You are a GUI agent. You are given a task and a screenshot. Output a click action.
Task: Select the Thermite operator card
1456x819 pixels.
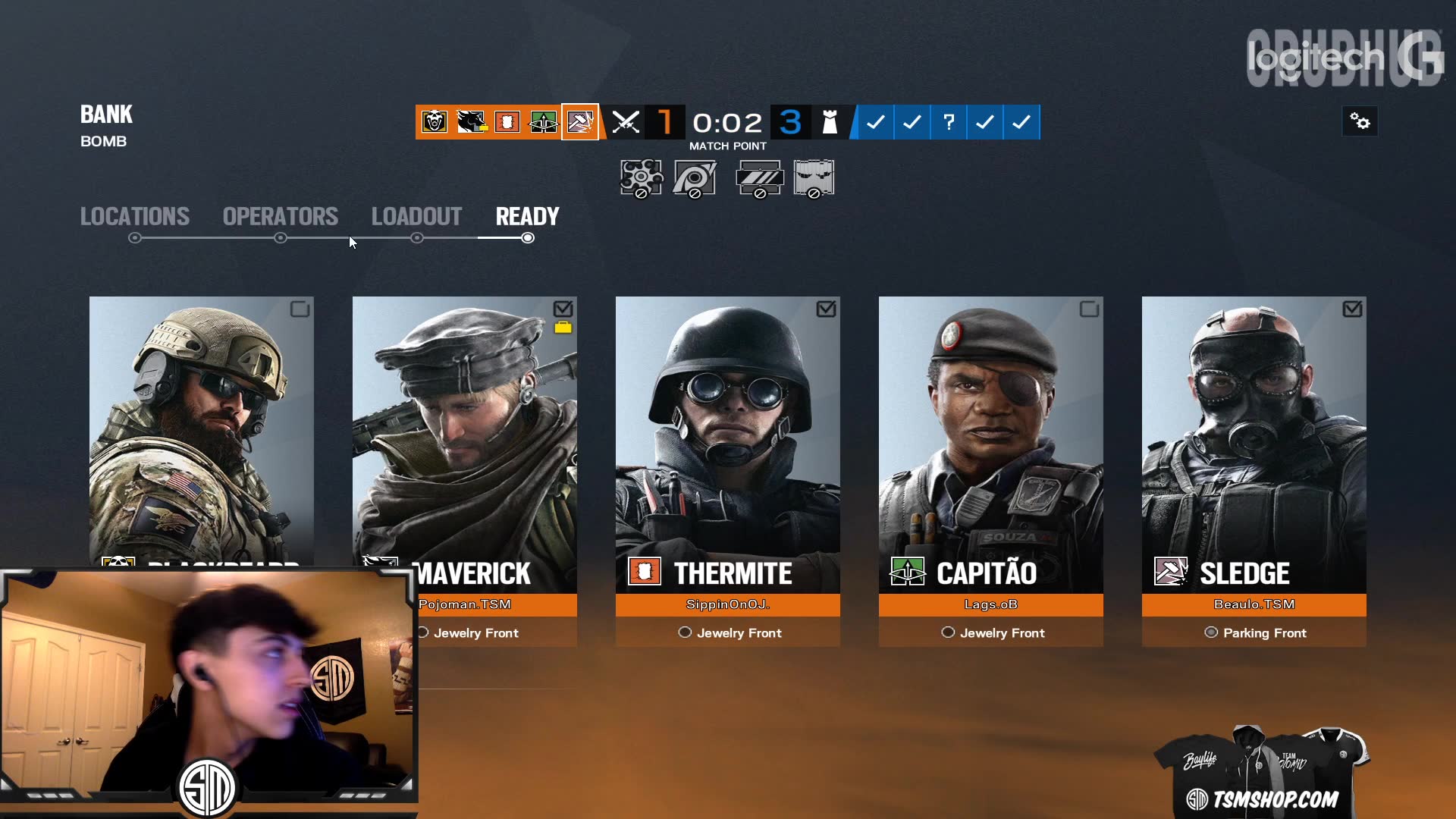coord(727,440)
